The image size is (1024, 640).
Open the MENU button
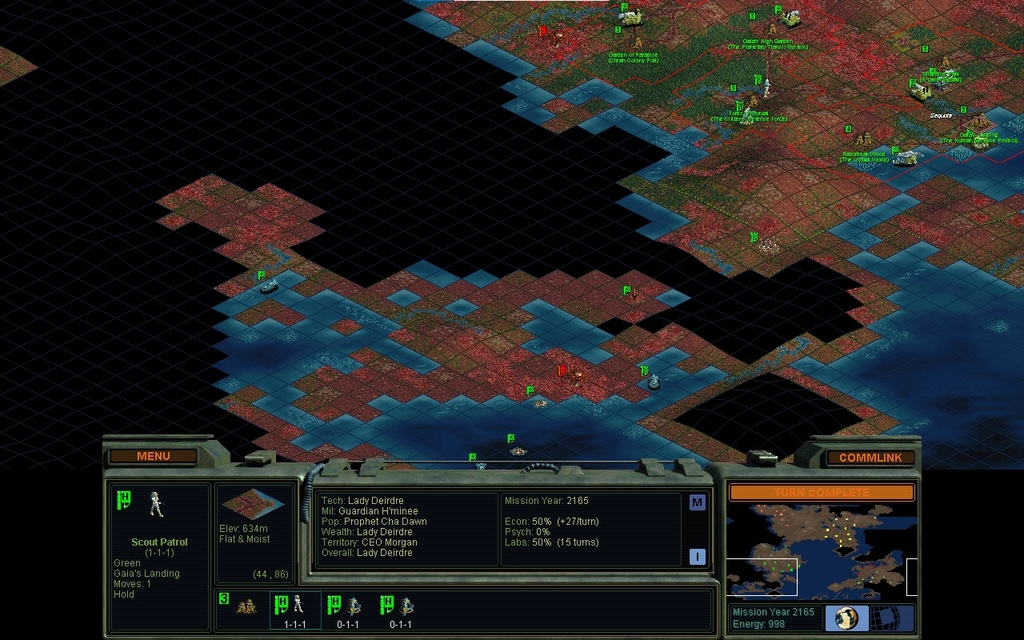coord(153,456)
